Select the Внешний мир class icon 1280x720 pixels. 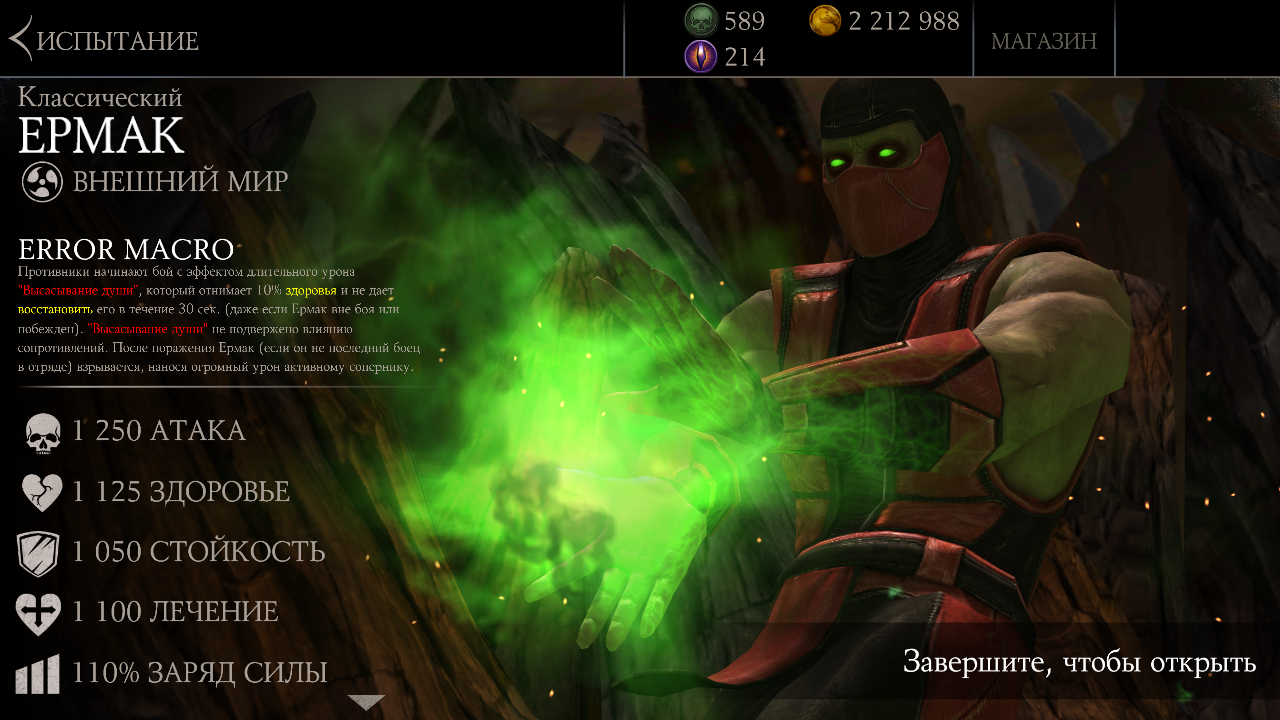point(43,182)
